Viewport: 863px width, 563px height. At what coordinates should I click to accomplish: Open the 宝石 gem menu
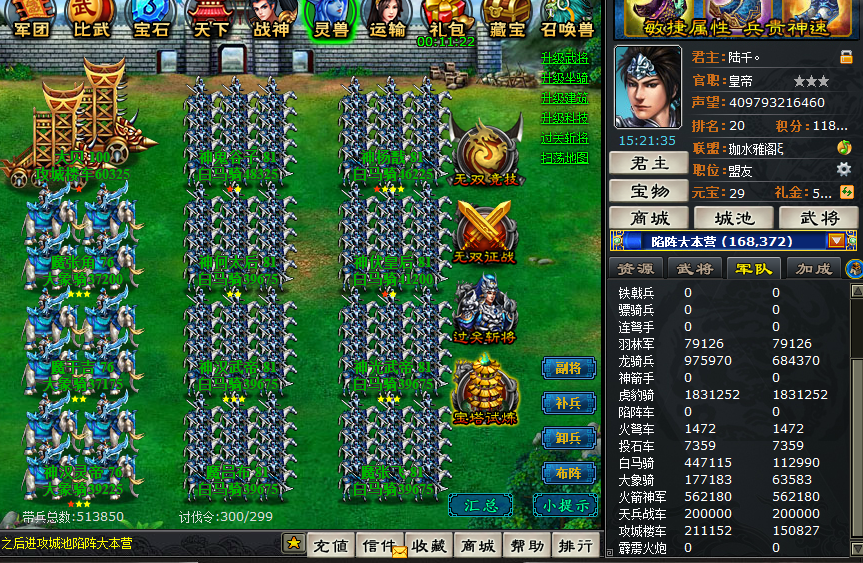point(151,18)
